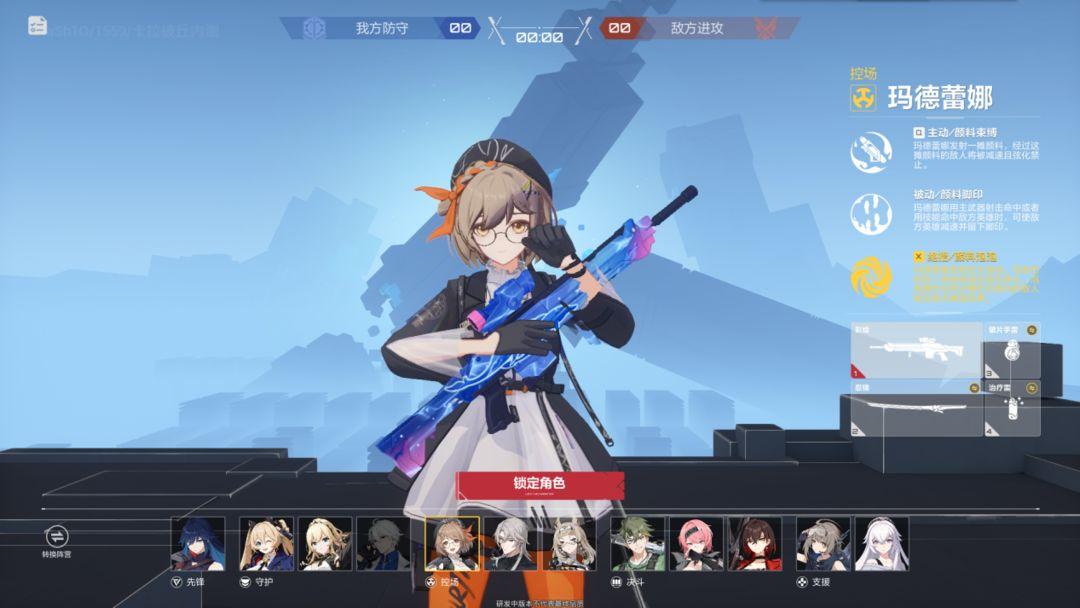
Task: Show the yellow swirl ultimate skill icon
Action: [x=870, y=277]
